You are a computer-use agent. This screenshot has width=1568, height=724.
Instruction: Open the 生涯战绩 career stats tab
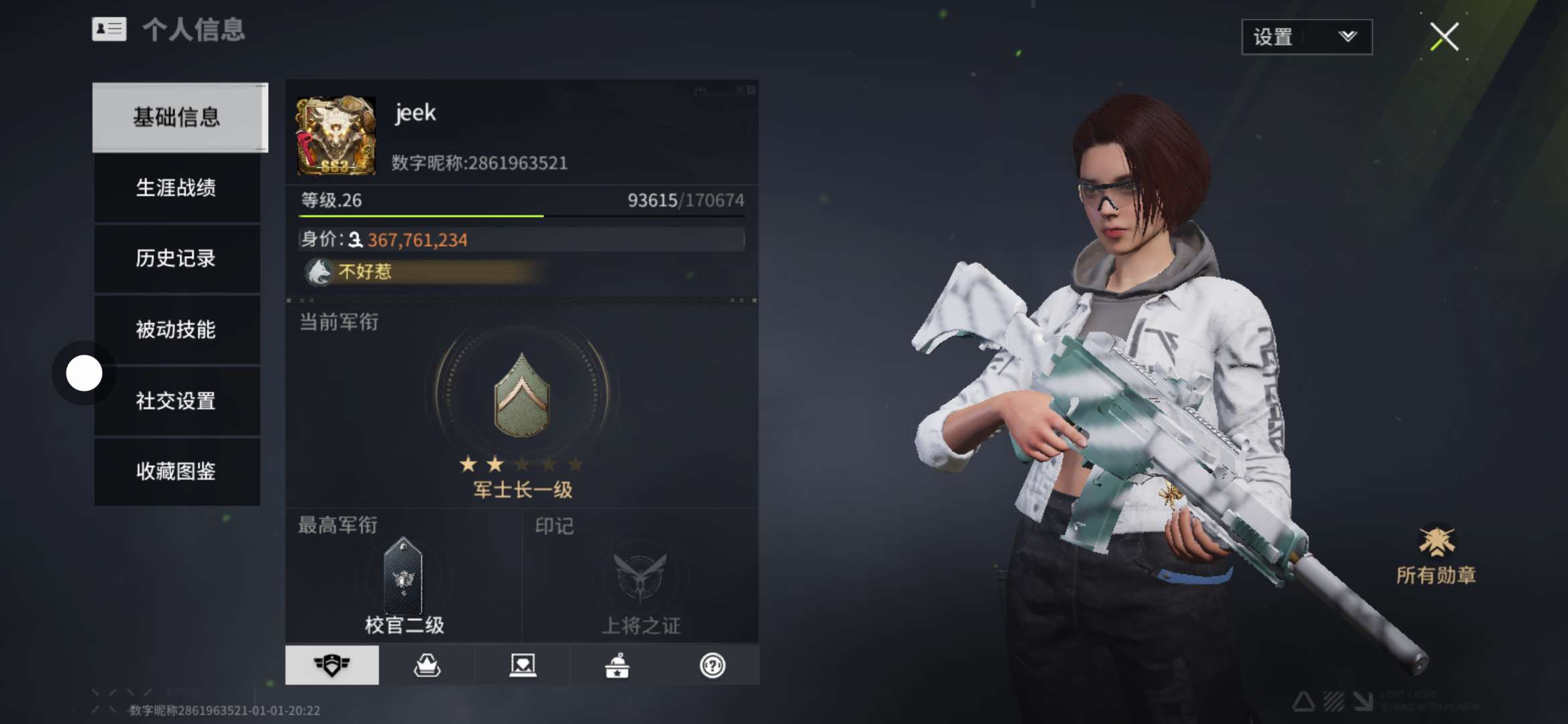(x=176, y=188)
